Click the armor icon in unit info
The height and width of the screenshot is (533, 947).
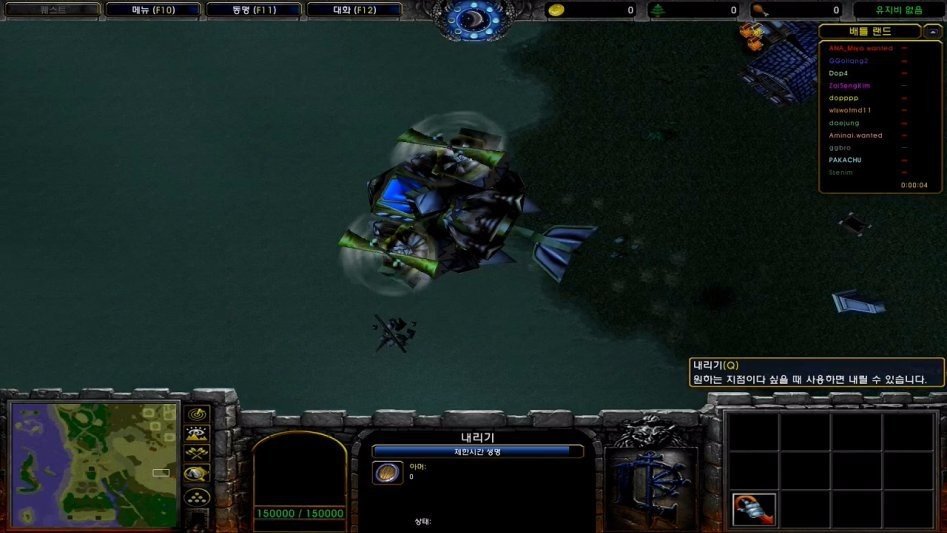pyautogui.click(x=387, y=472)
